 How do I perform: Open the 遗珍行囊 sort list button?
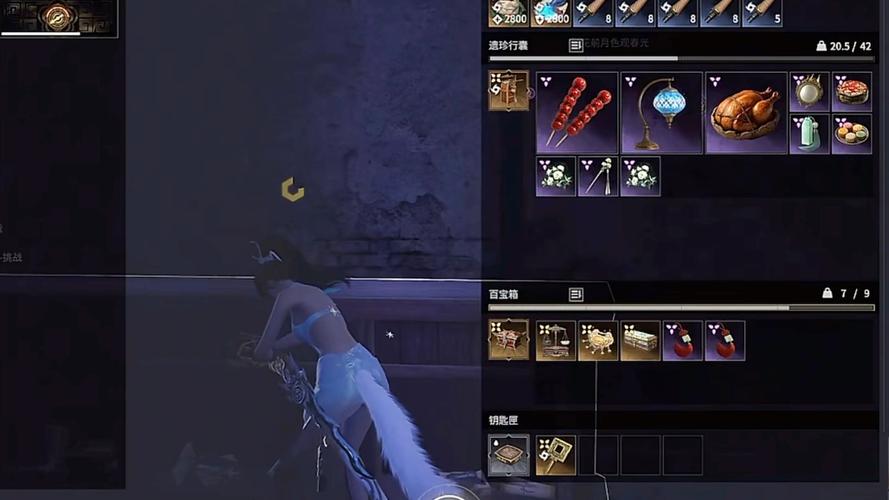pos(576,45)
